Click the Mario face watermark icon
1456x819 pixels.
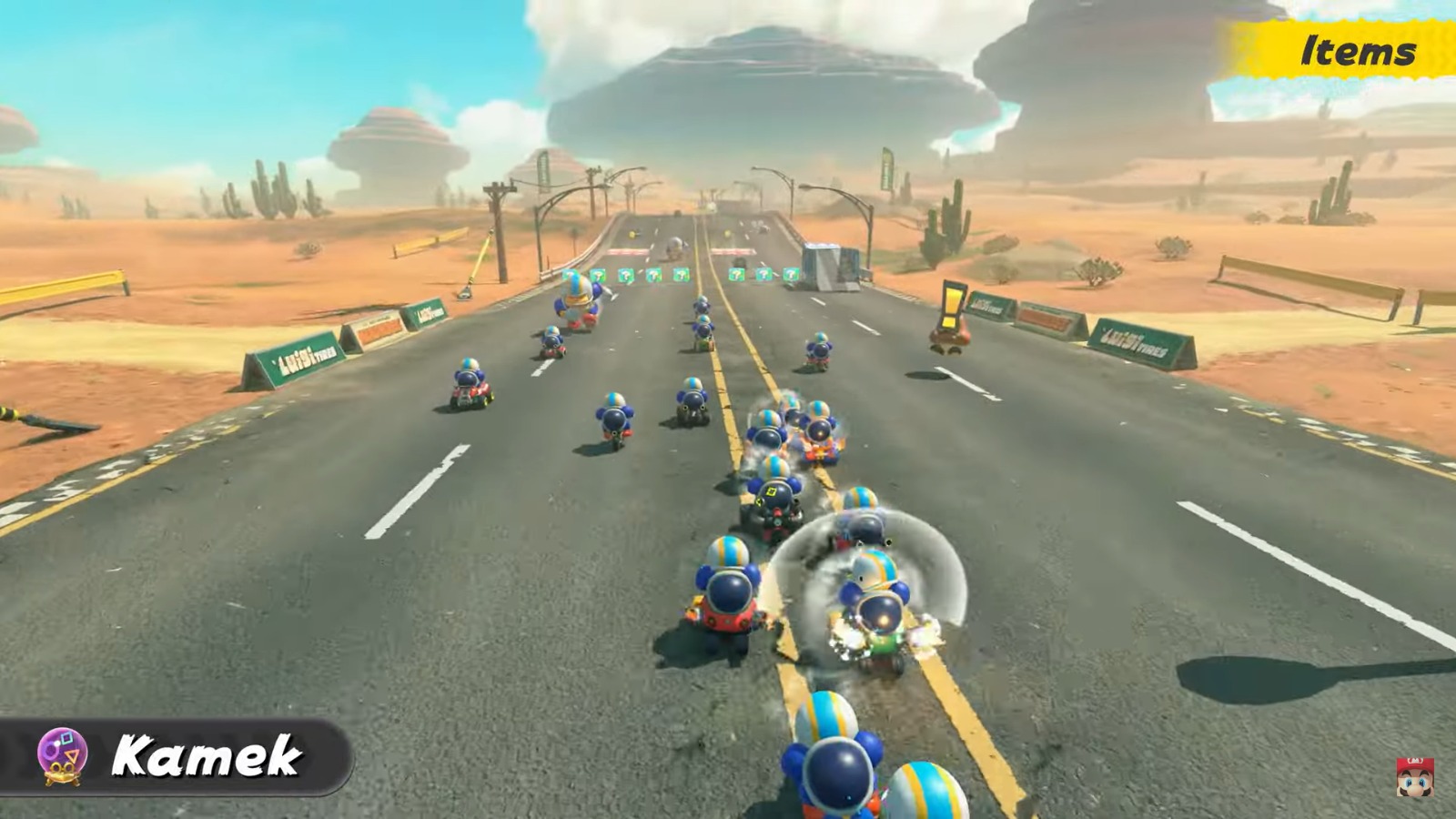pyautogui.click(x=1415, y=780)
